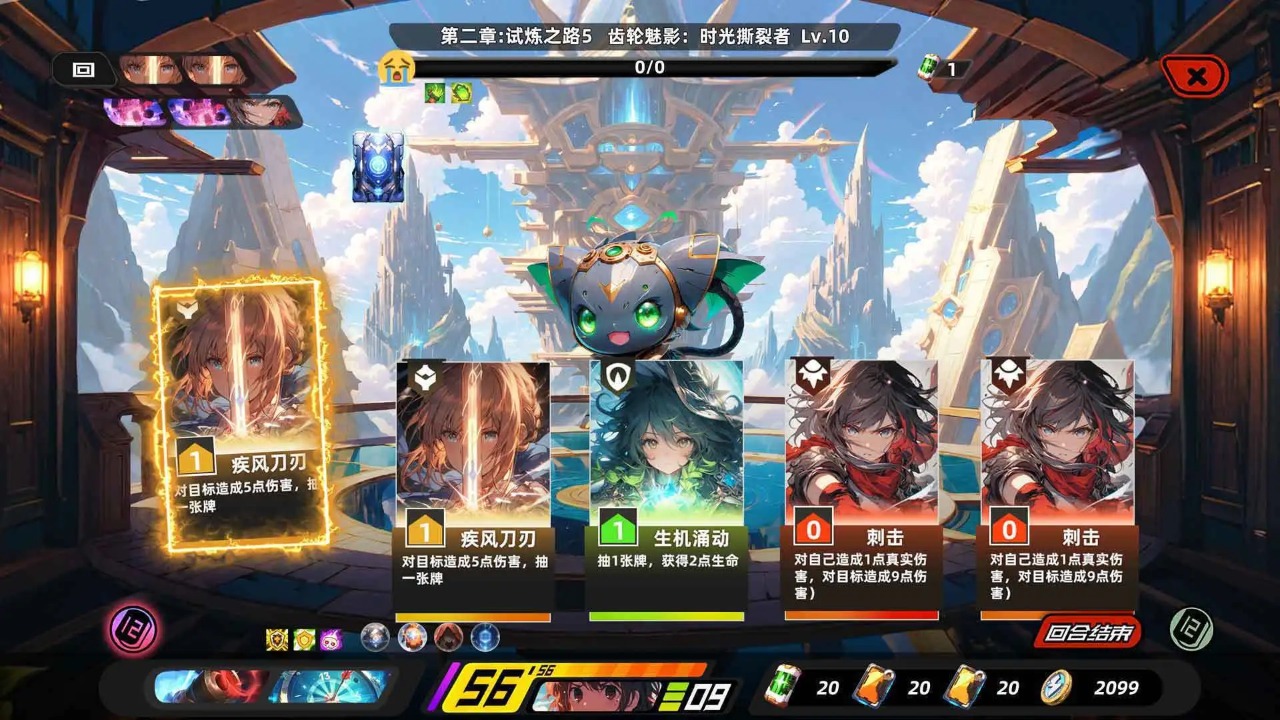Click the 回合结束 (End Turn) button
Image resolution: width=1280 pixels, height=720 pixels.
pos(1084,633)
